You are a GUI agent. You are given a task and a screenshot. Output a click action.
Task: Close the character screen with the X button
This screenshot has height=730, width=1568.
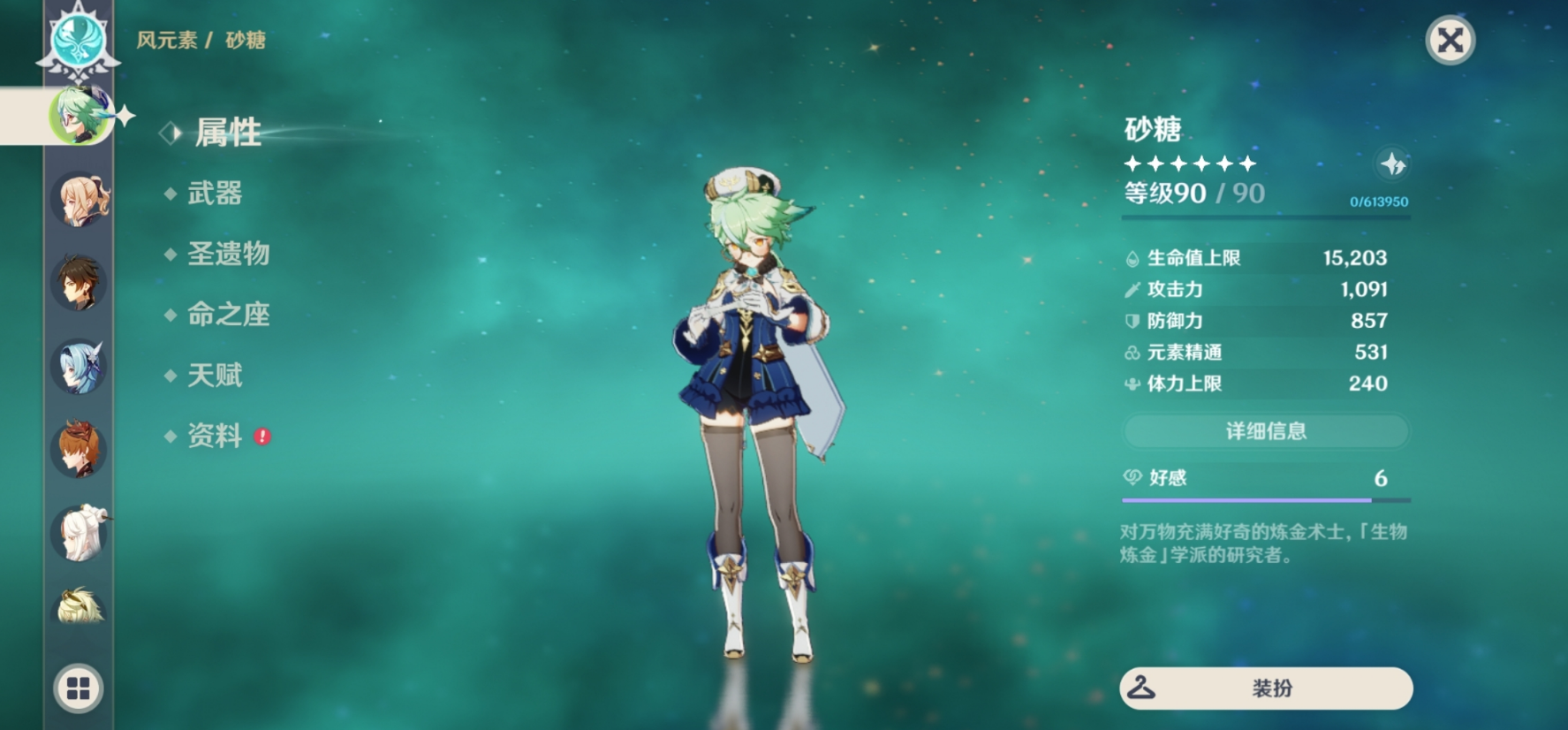(1450, 41)
